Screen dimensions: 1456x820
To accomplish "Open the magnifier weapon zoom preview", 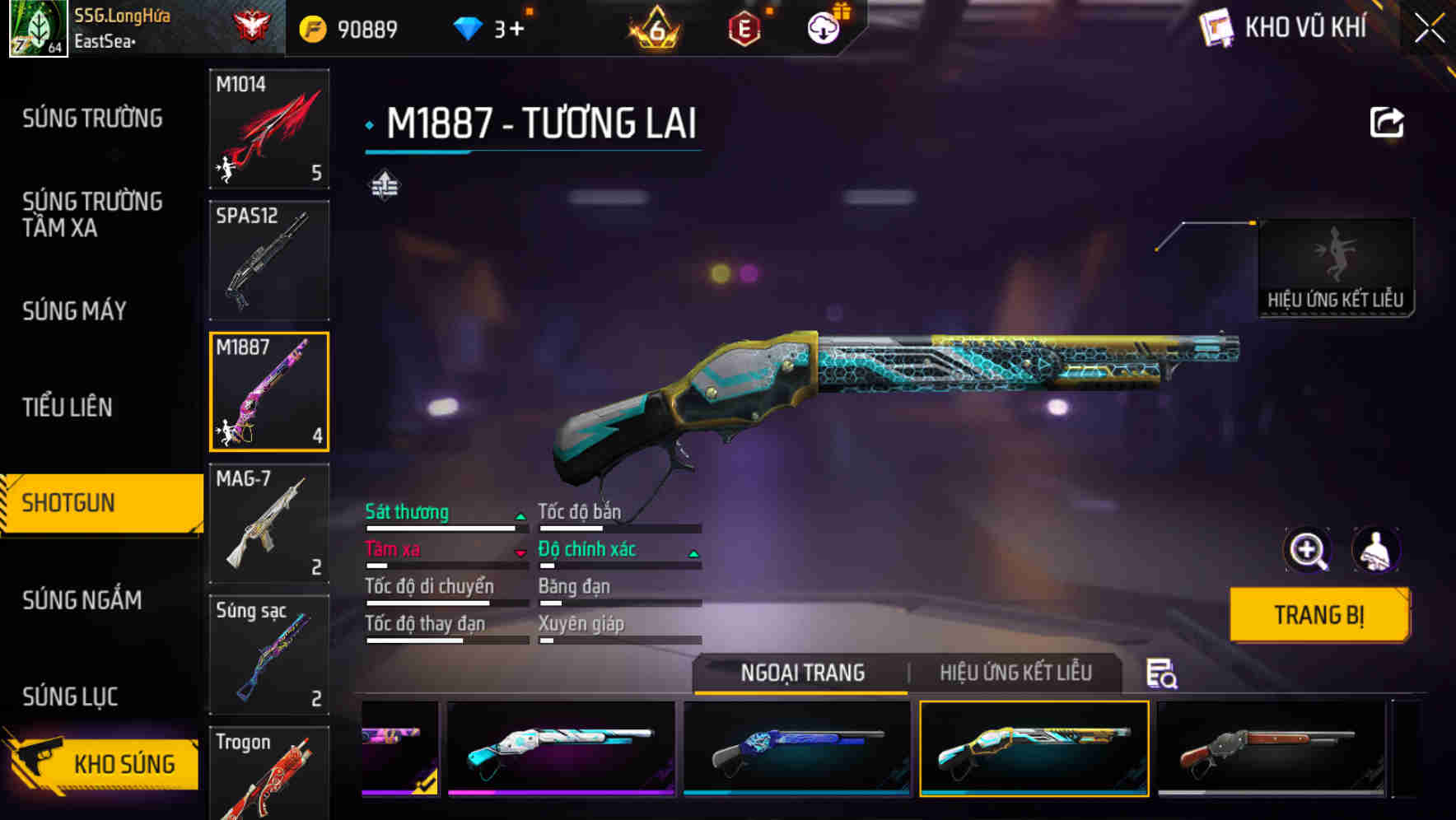I will 1308,550.
